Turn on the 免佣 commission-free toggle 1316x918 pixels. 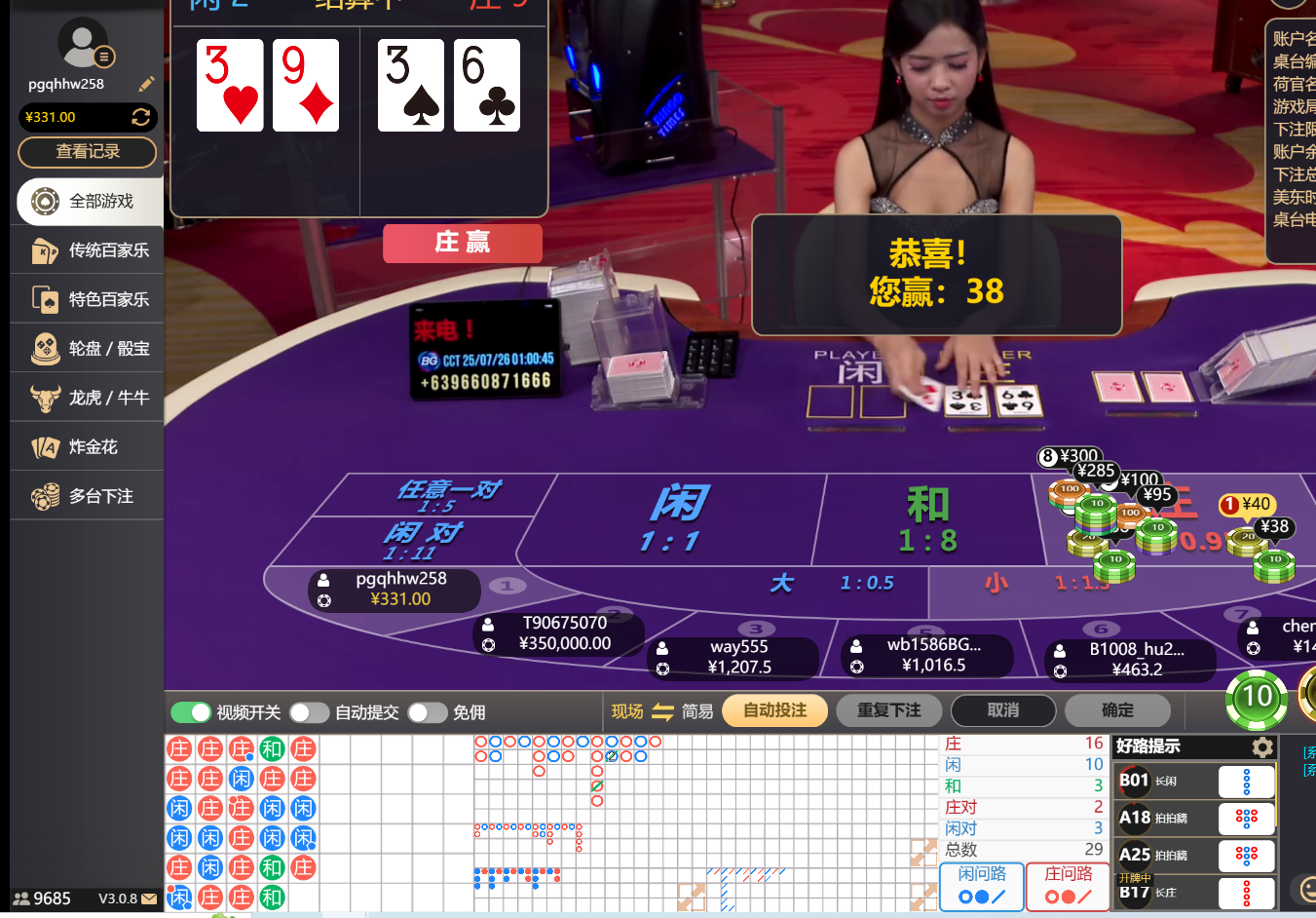click(x=427, y=712)
